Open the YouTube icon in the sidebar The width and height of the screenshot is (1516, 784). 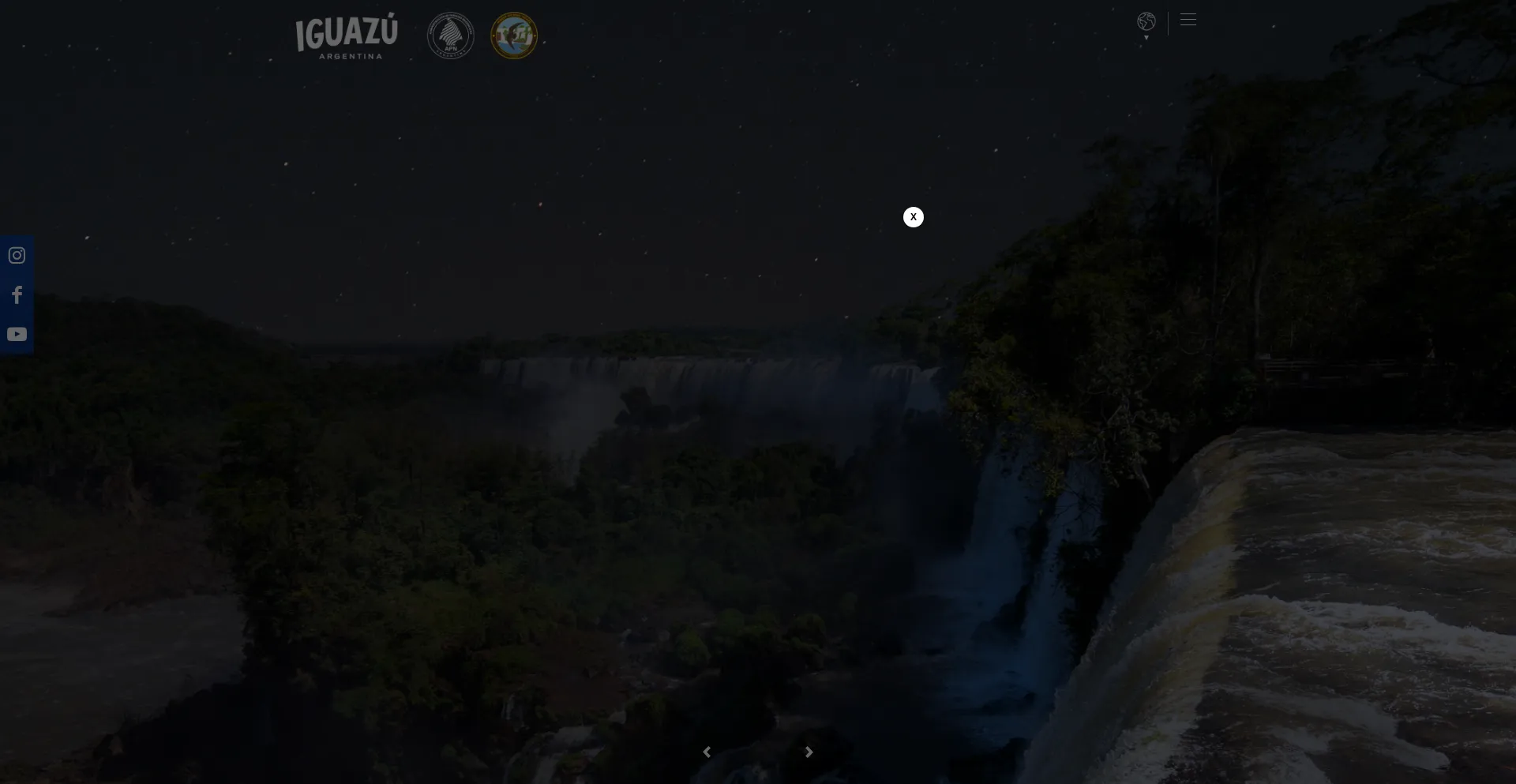click(x=17, y=333)
